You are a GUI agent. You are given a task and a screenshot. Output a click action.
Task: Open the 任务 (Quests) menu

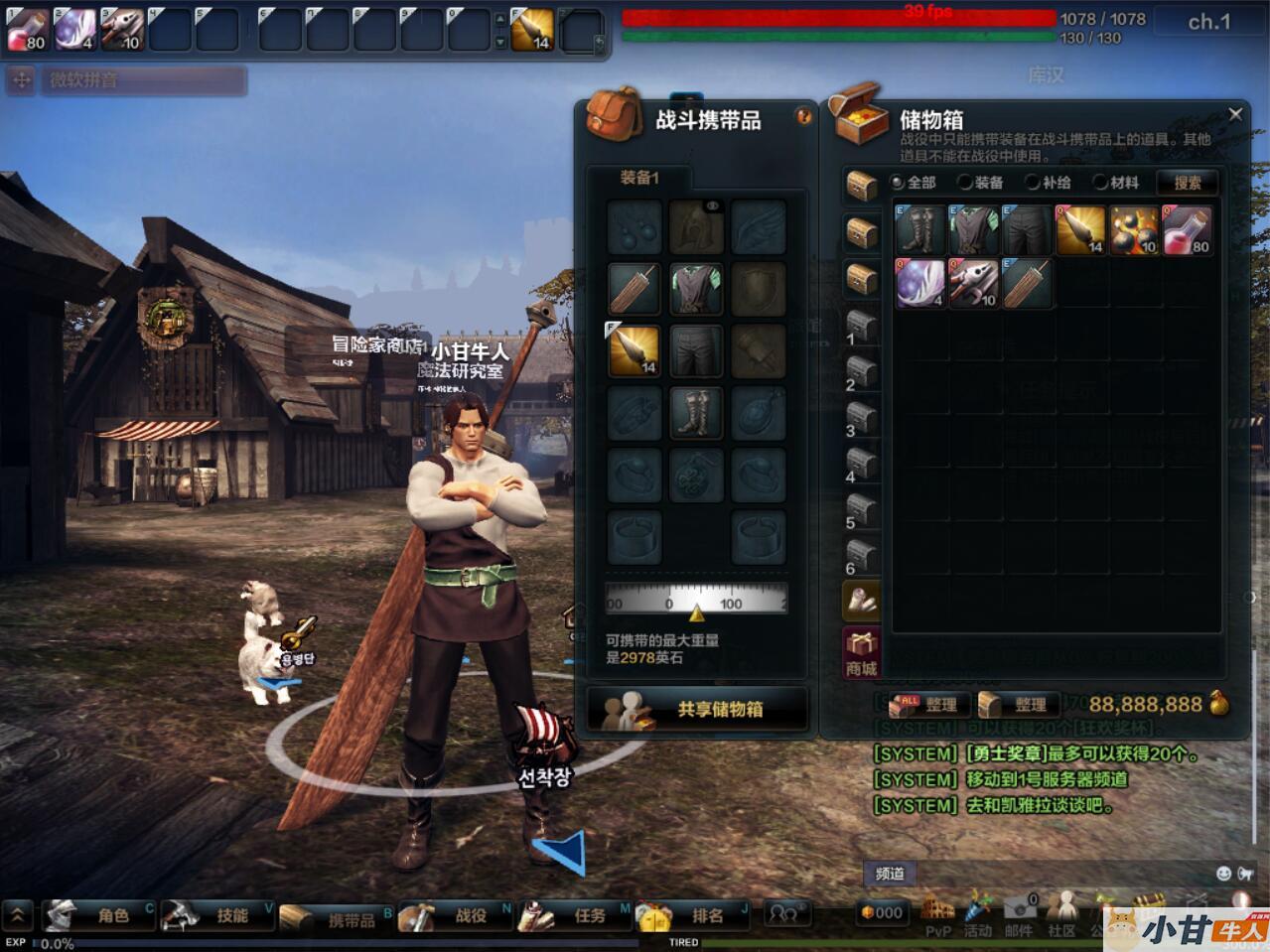pos(576,915)
